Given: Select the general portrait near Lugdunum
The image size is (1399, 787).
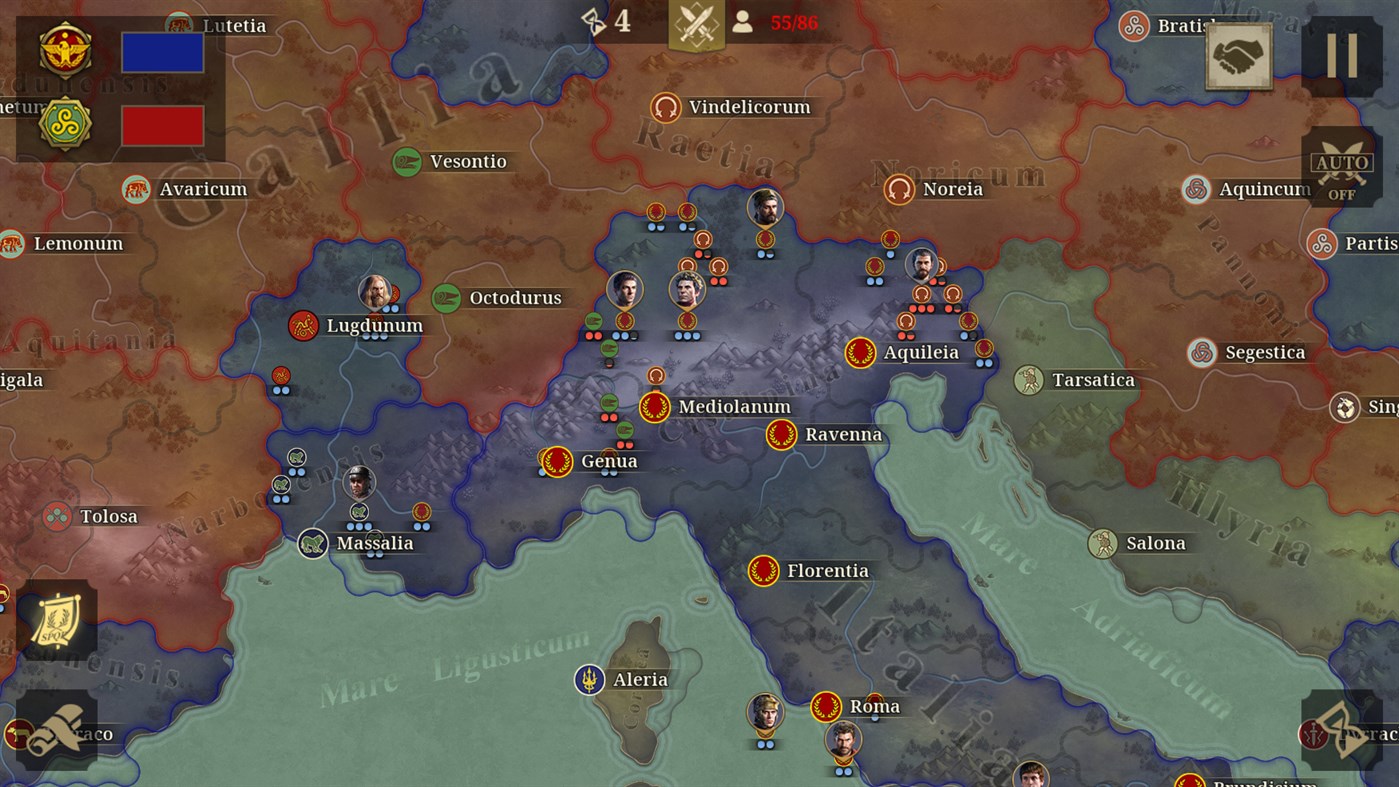Looking at the screenshot, I should coord(376,292).
